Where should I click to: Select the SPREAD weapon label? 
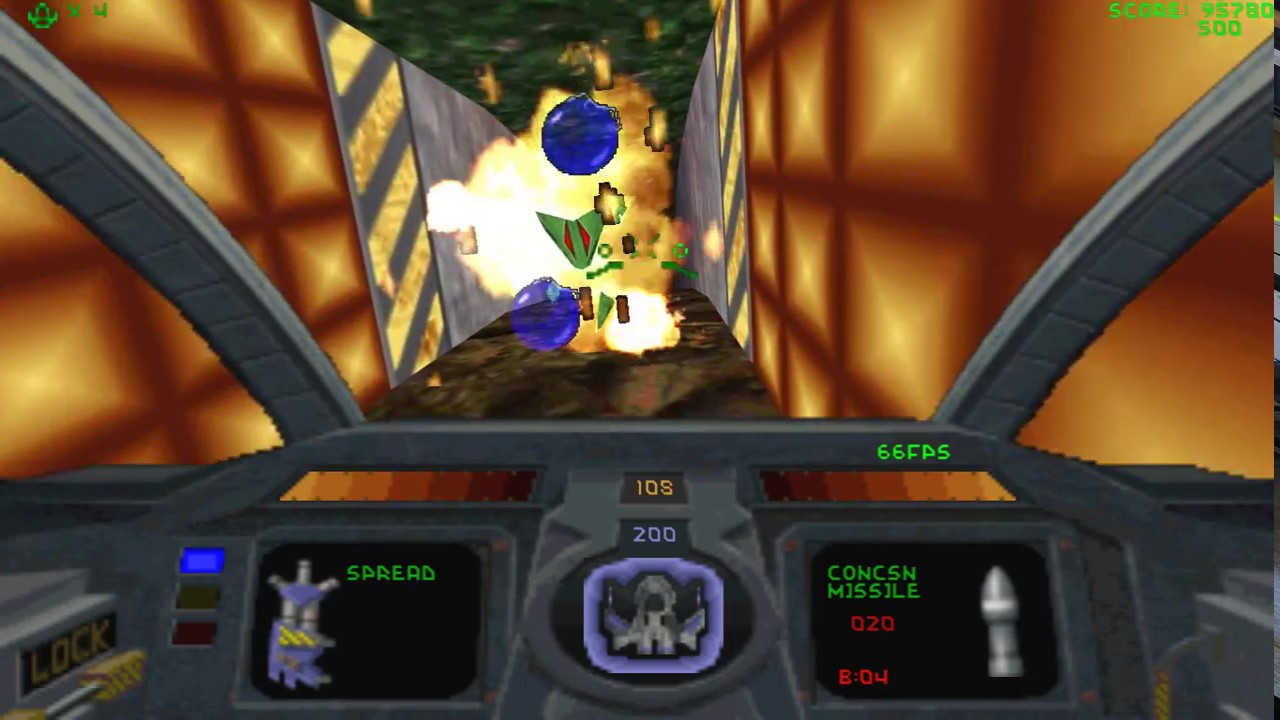coord(390,573)
